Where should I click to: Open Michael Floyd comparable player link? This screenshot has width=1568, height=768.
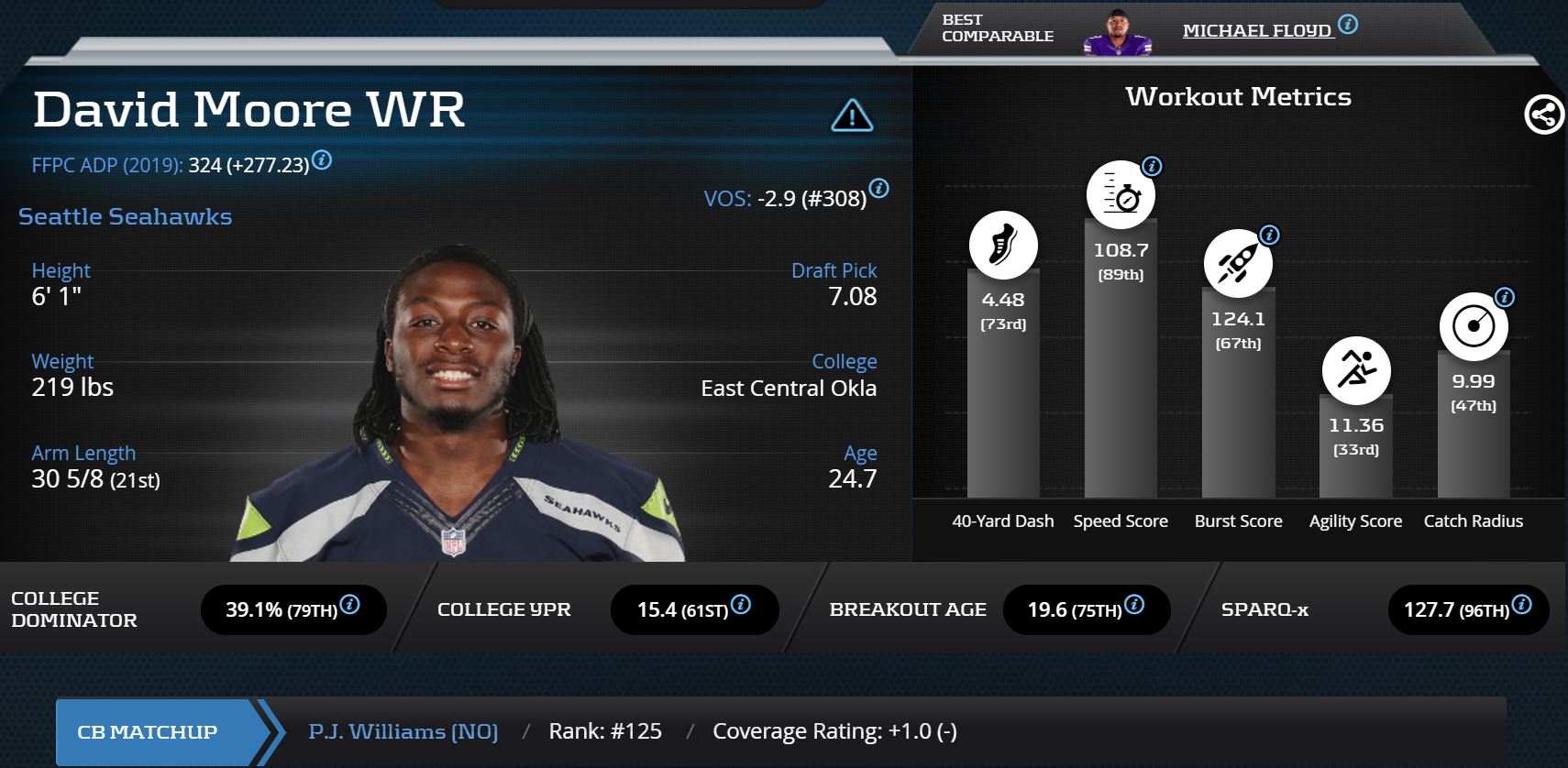[x=1255, y=31]
